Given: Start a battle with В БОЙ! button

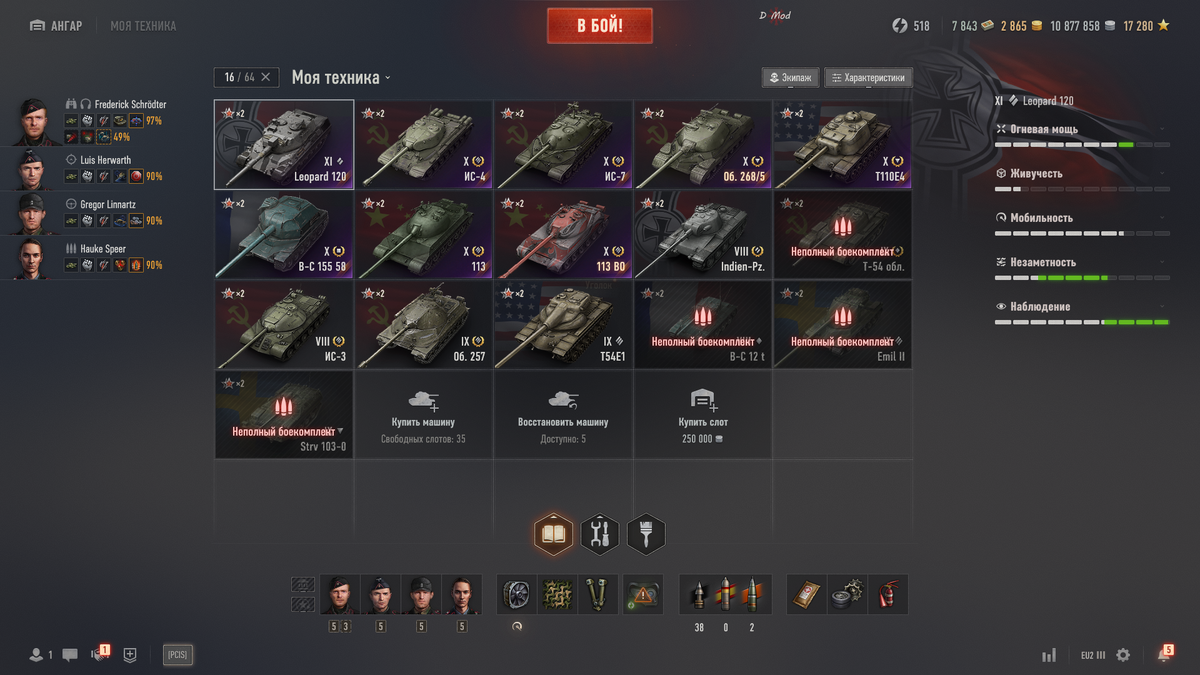Looking at the screenshot, I should 599,26.
